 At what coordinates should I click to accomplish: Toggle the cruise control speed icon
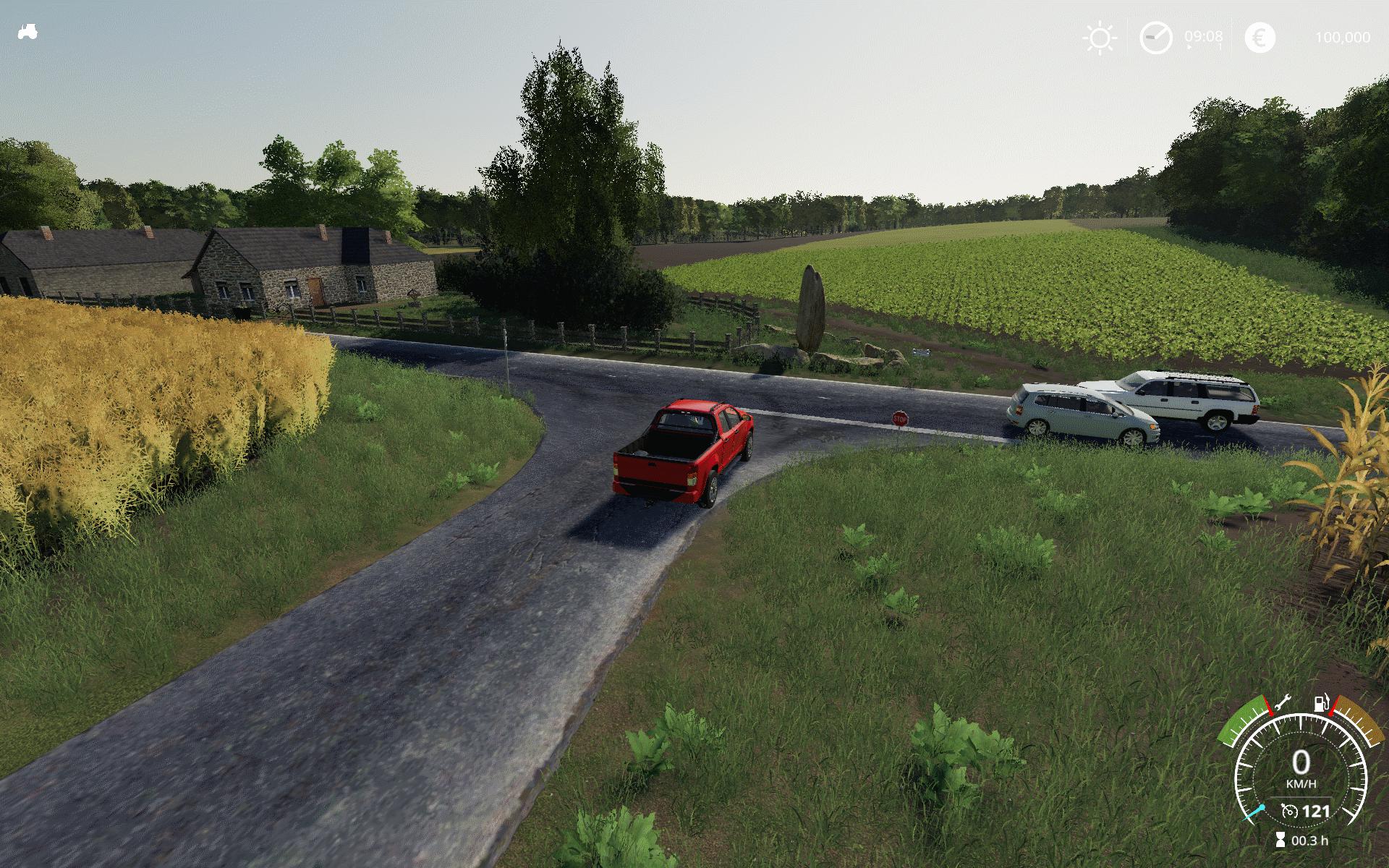(1288, 811)
